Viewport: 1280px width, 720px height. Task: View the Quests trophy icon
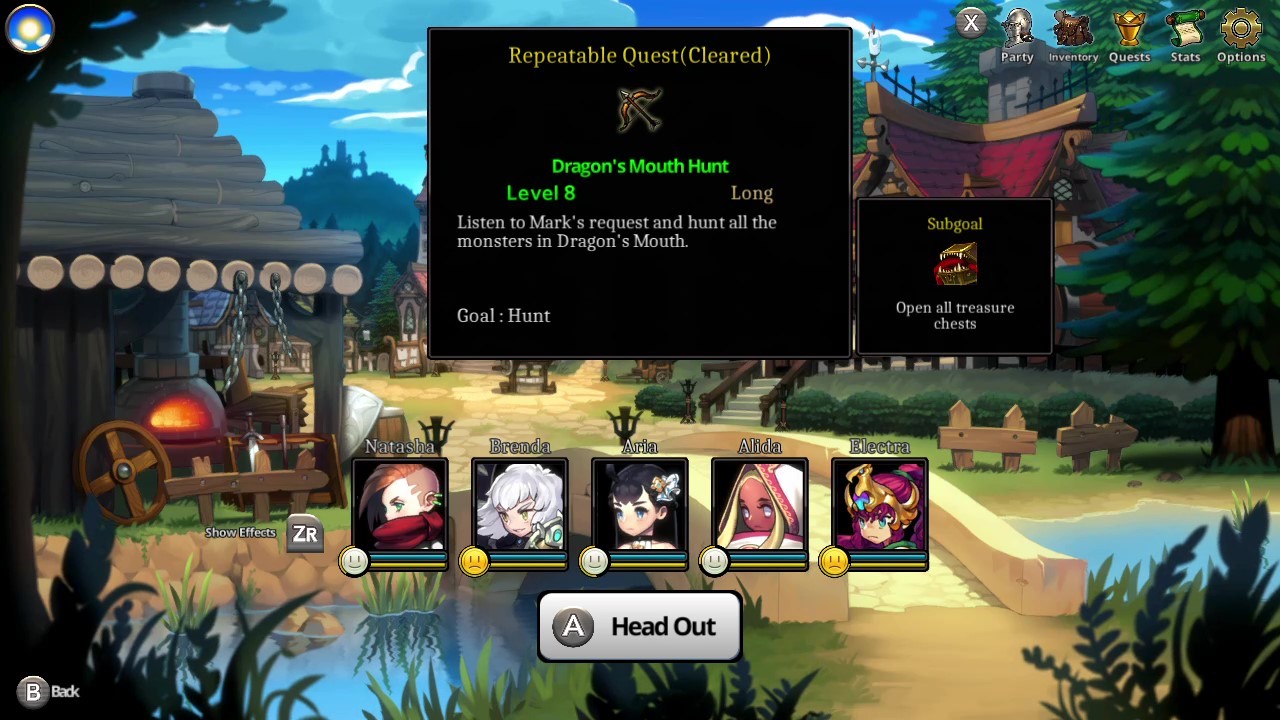click(1129, 32)
